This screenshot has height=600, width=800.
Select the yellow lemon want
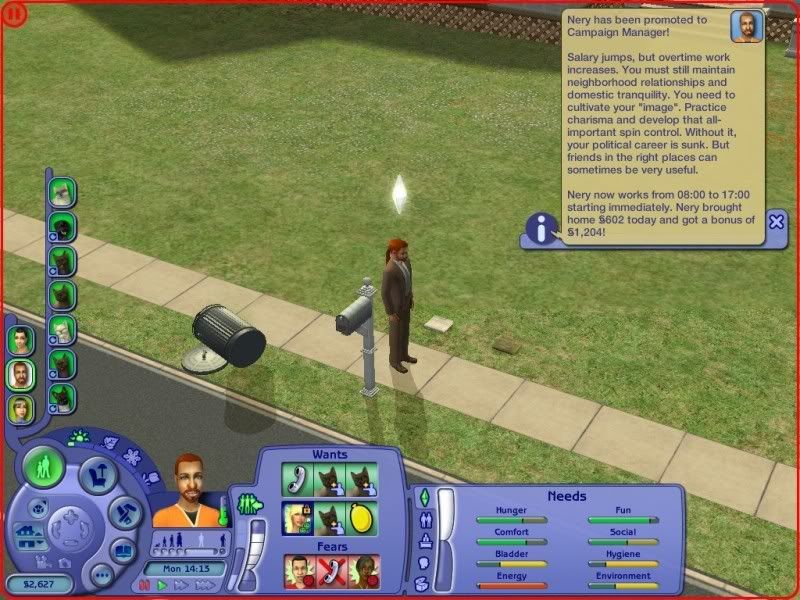pos(361,516)
